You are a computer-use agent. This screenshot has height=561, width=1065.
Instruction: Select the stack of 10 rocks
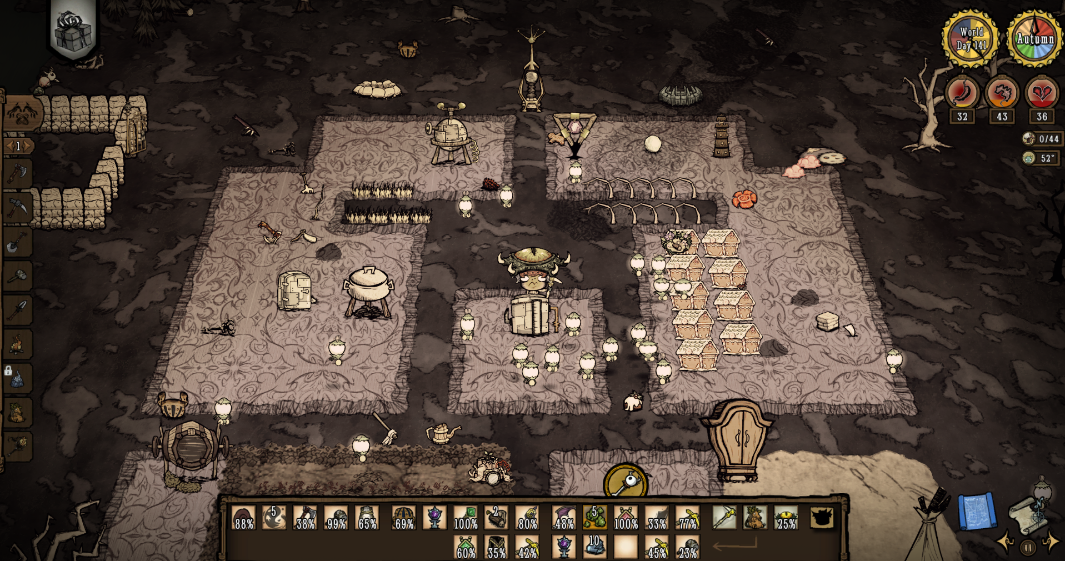coord(595,547)
